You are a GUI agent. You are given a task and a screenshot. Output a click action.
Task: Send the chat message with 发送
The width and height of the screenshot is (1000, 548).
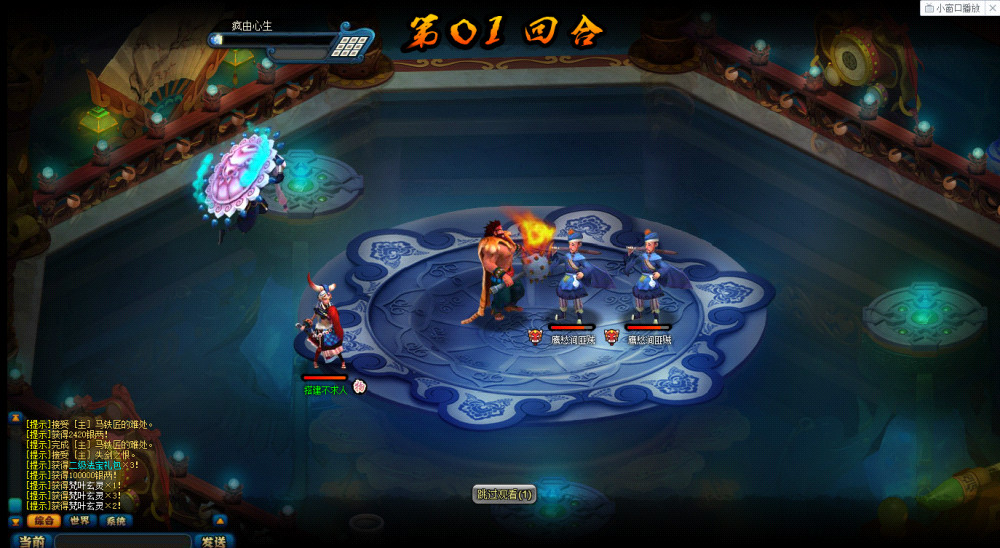[x=213, y=541]
